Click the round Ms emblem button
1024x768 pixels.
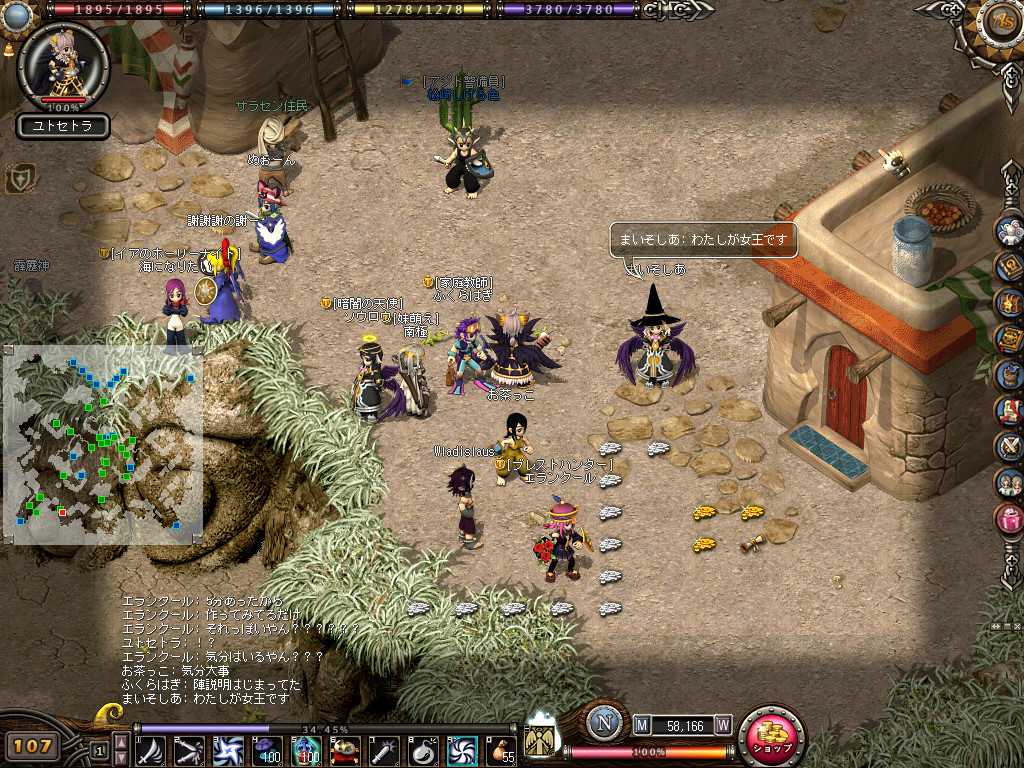(995, 23)
